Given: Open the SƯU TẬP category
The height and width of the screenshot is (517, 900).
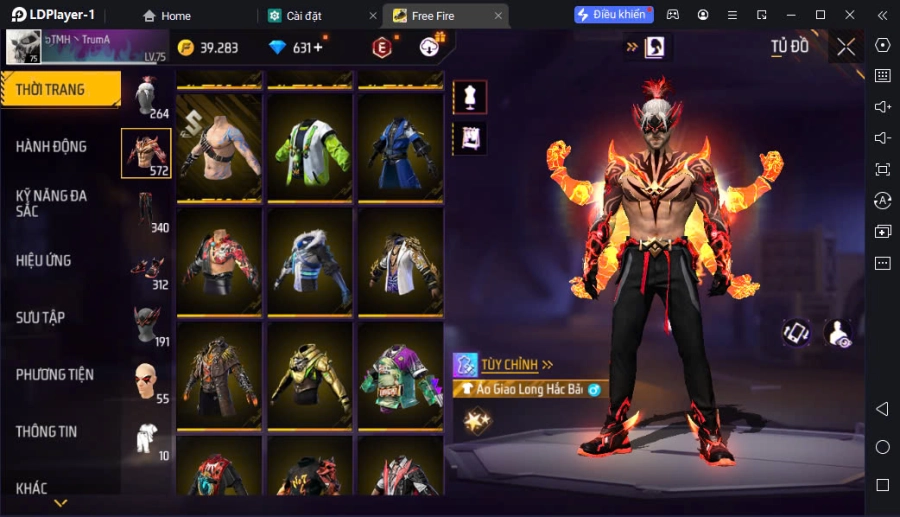Looking at the screenshot, I should [x=41, y=318].
